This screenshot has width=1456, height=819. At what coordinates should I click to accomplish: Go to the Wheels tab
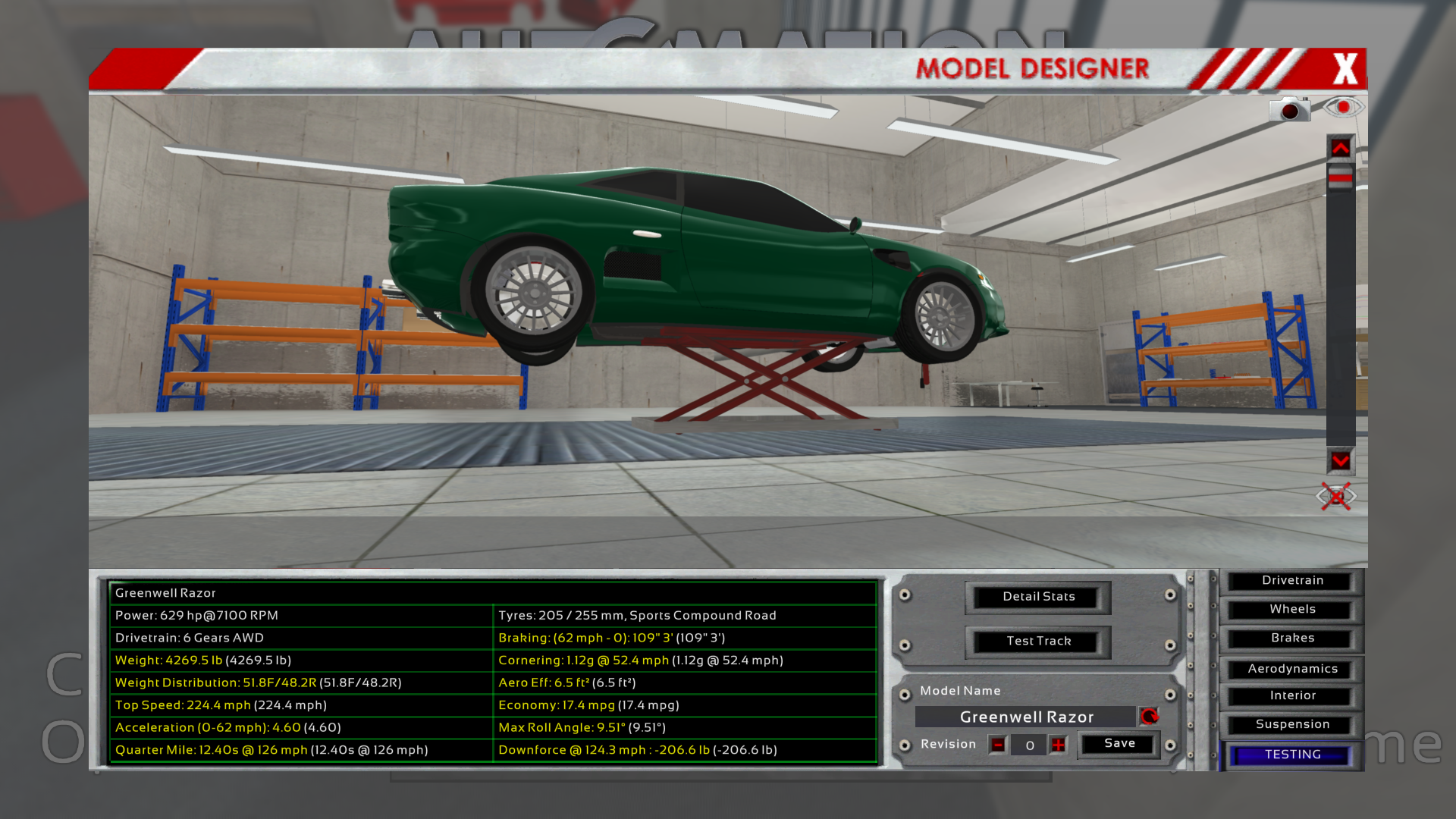coord(1292,610)
